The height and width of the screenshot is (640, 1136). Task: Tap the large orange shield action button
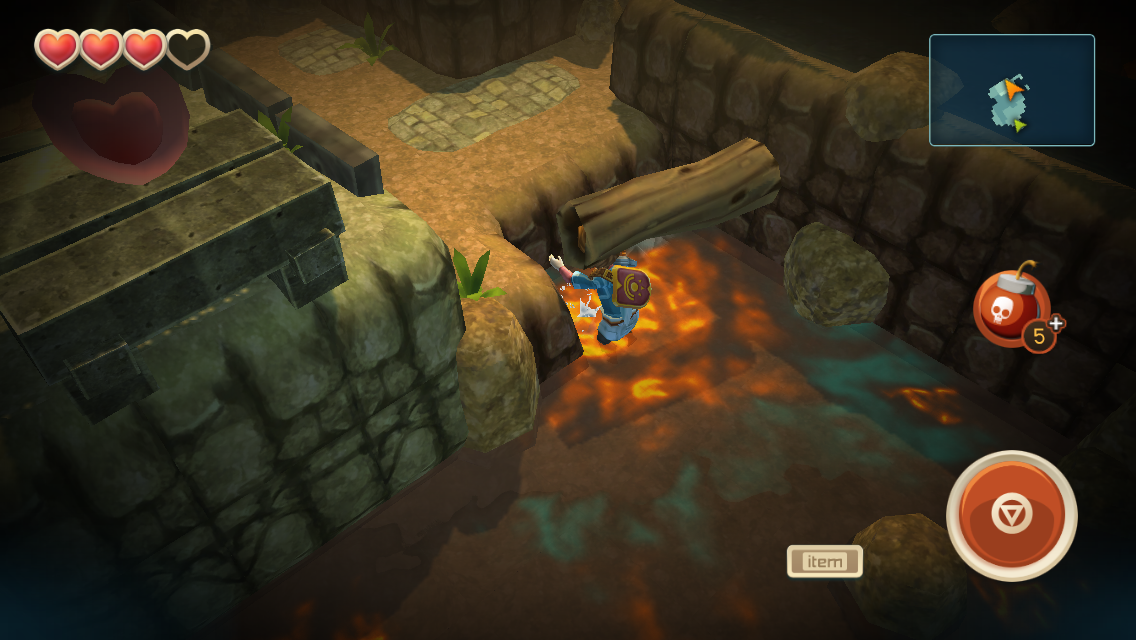click(x=1010, y=515)
